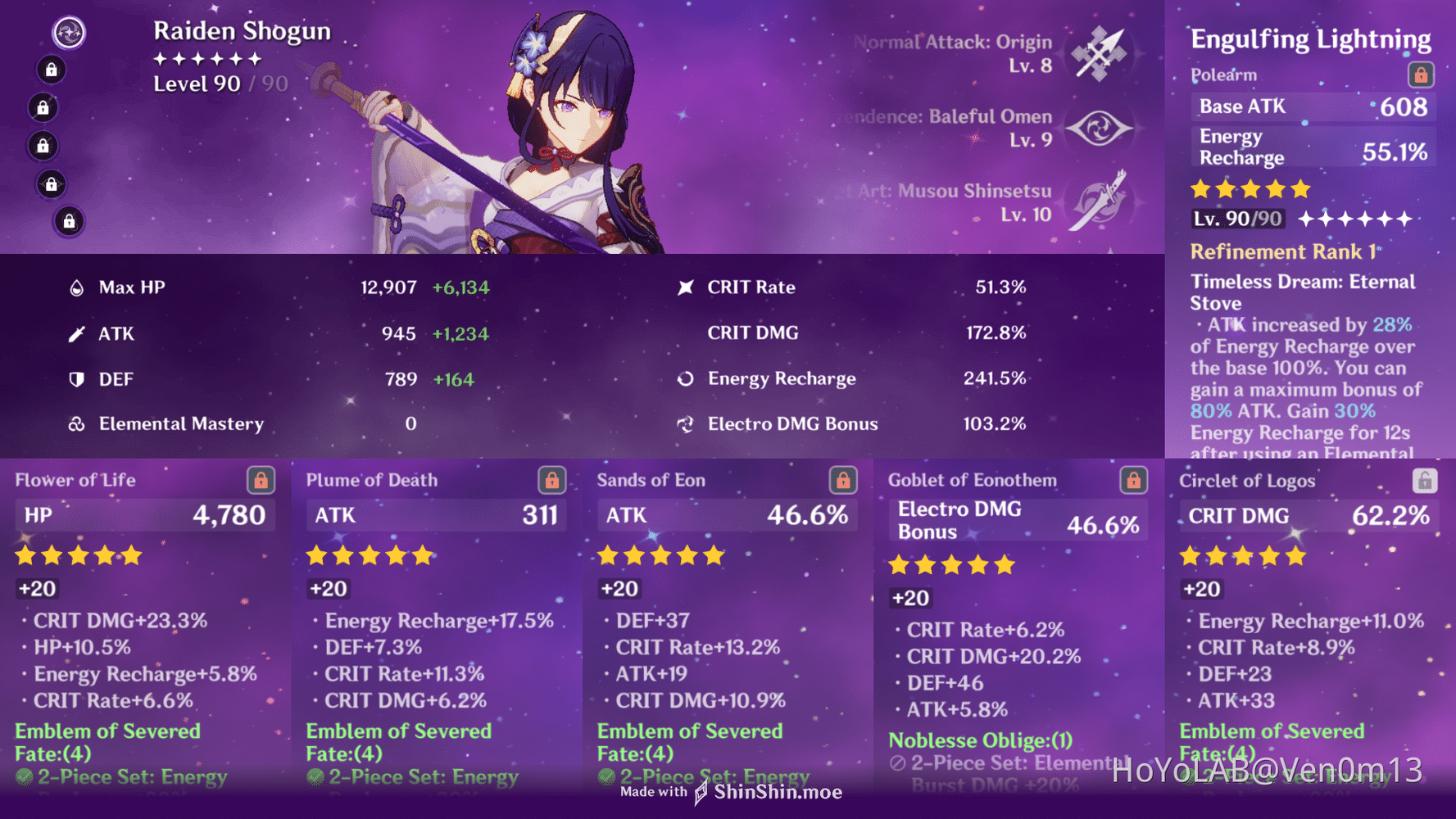Select the ATK sword stat icon
Viewport: 1456px width, 819px height.
(x=75, y=333)
